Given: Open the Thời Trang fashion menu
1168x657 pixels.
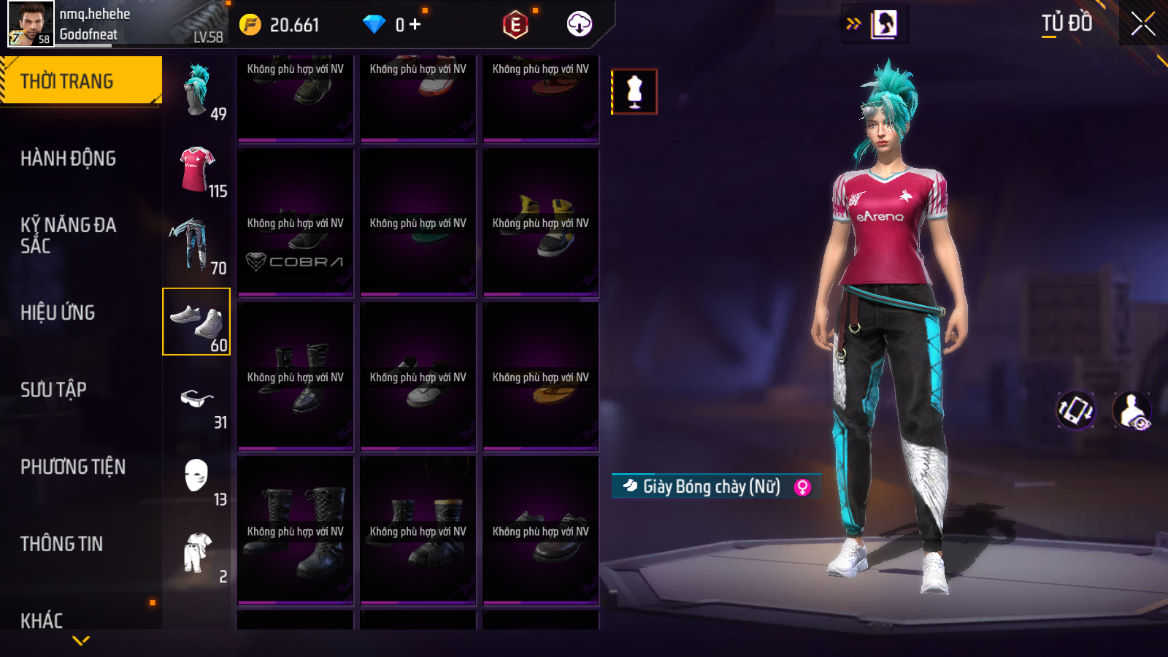Looking at the screenshot, I should point(80,81).
